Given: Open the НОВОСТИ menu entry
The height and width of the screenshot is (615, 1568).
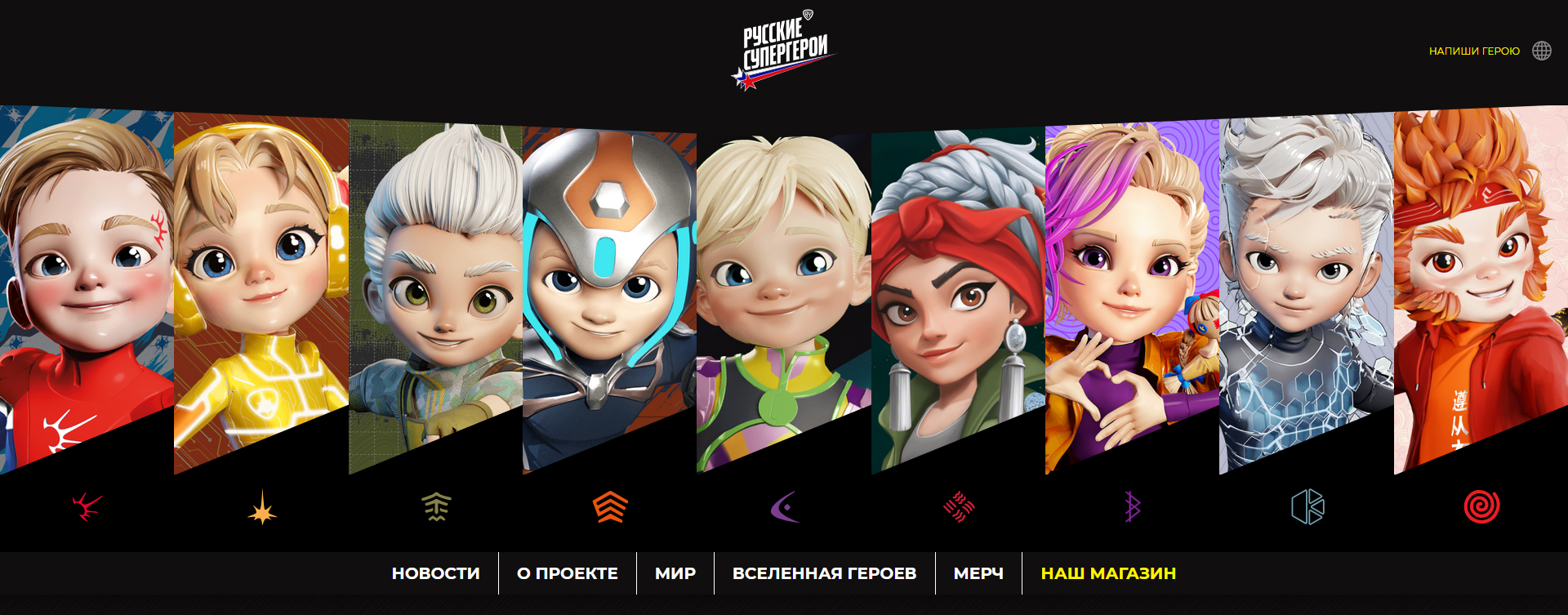Looking at the screenshot, I should (435, 573).
